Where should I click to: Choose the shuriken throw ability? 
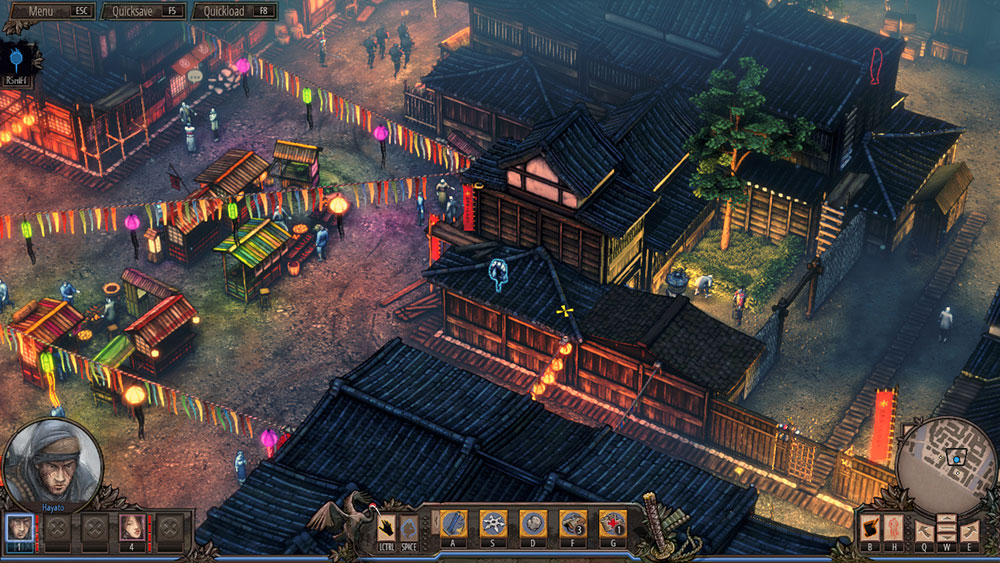coord(494,524)
